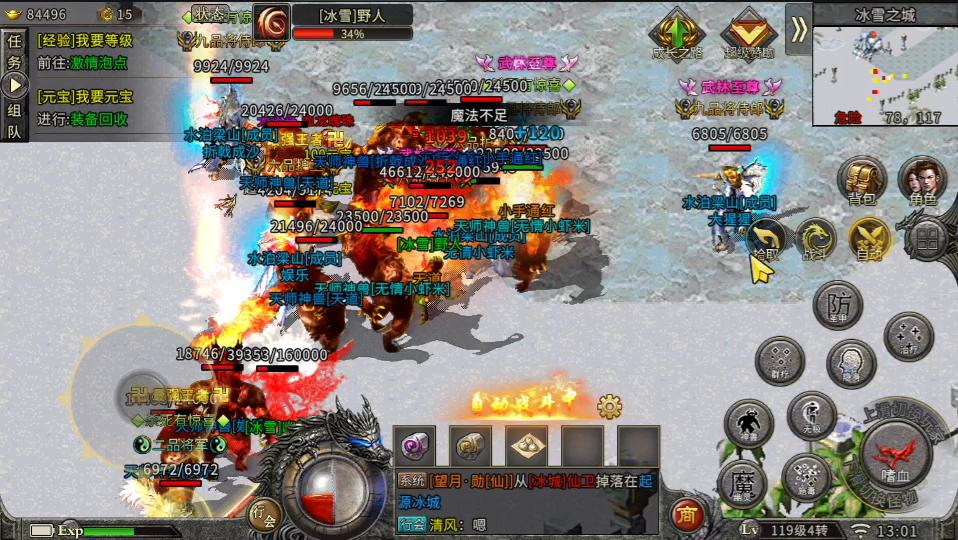Open the 冰雪之城 minimap
This screenshot has height=540, width=958.
pyautogui.click(x=884, y=70)
